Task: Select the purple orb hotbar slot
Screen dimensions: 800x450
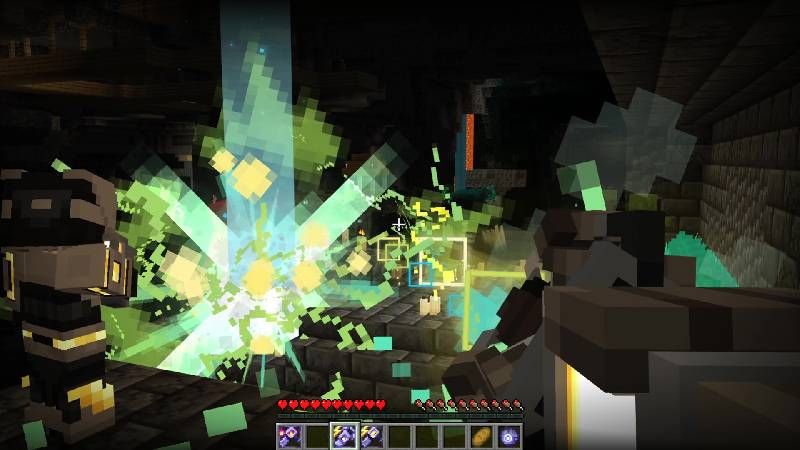Action: pyautogui.click(x=508, y=435)
